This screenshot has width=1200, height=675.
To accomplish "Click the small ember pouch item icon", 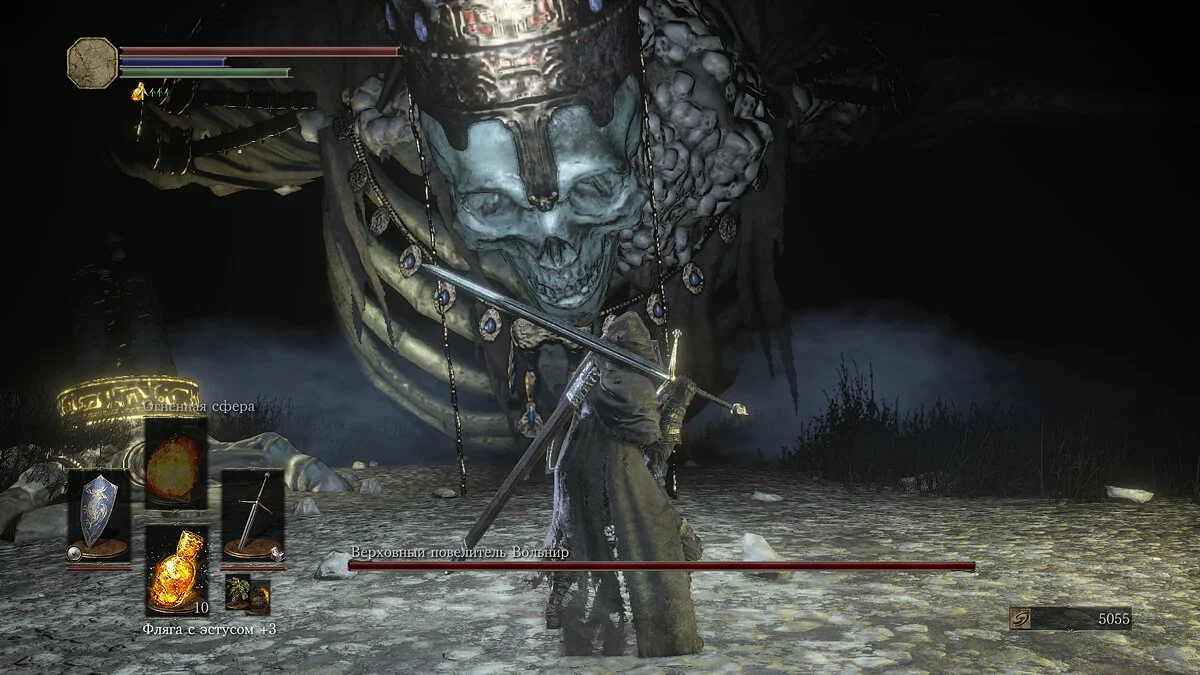I will (x=259, y=598).
